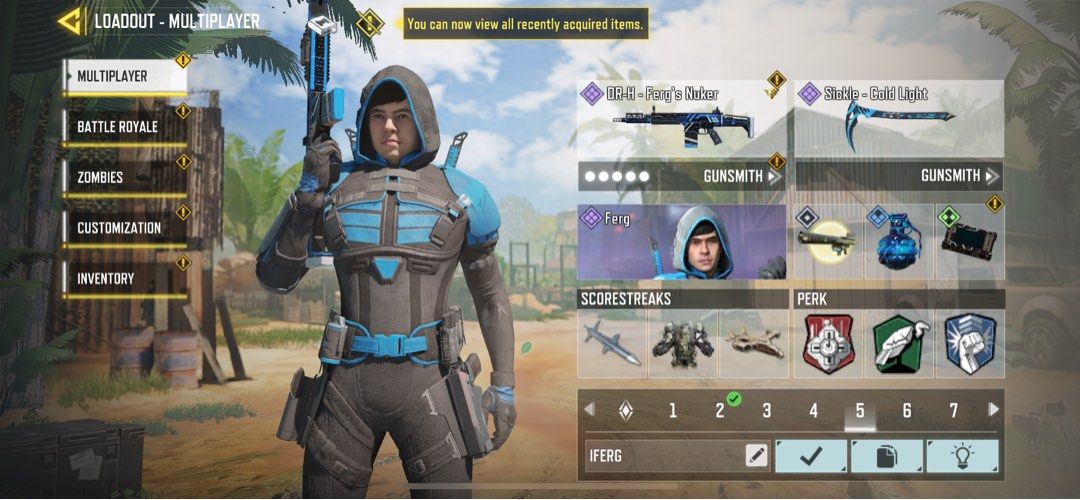This screenshot has height=500, width=1080.
Task: Select the blue grenade lethal slot
Action: coord(899,242)
